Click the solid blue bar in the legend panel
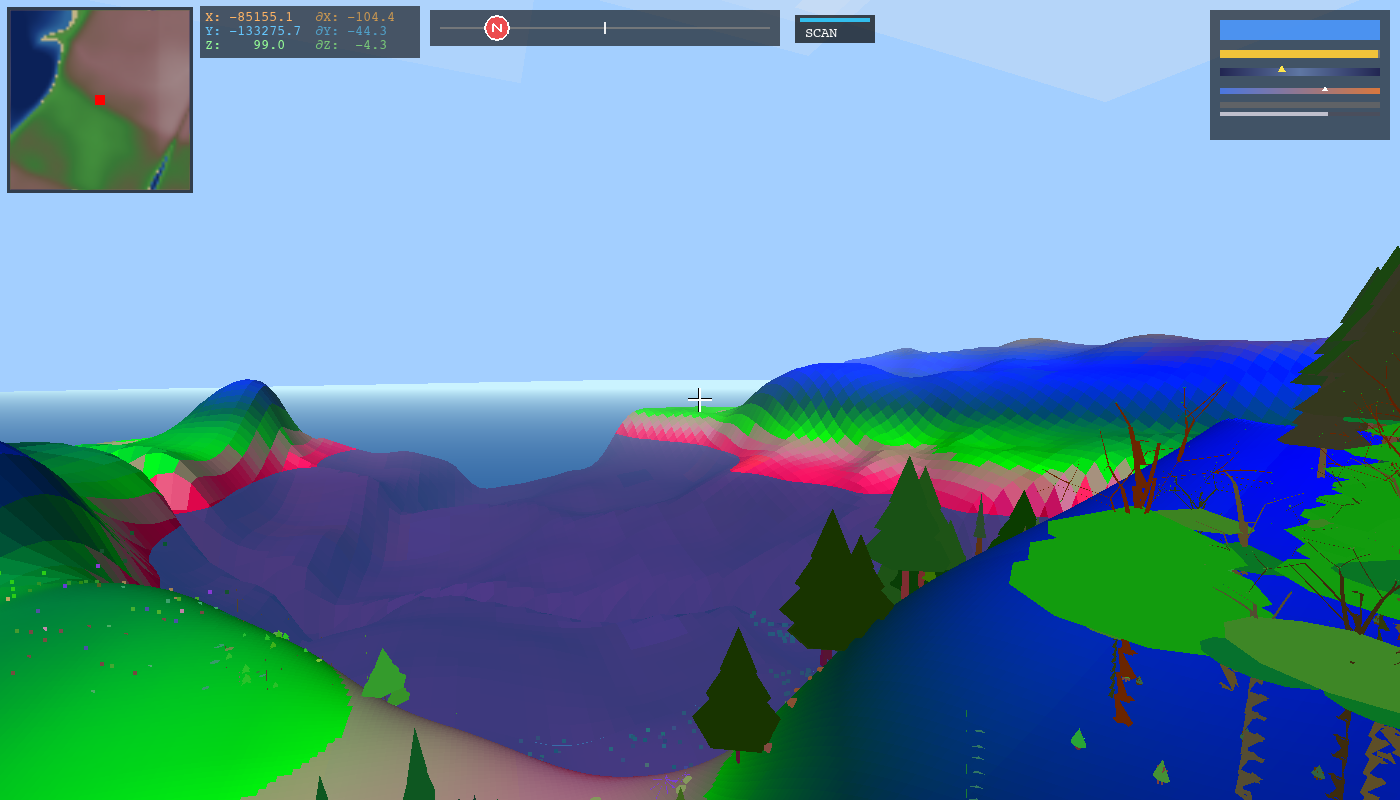This screenshot has height=800, width=1400. [1298, 30]
